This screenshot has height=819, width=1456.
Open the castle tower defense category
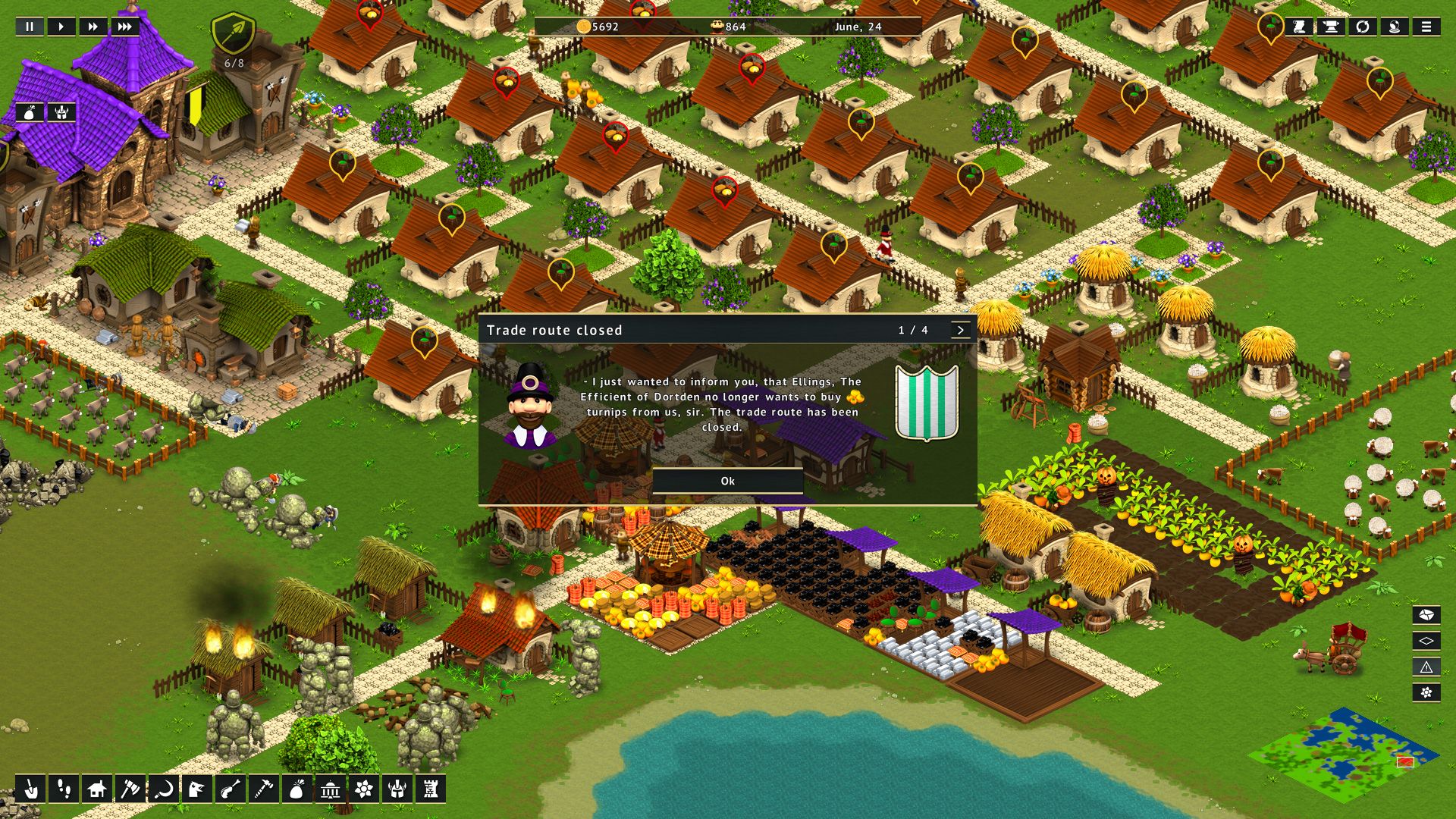point(431,789)
